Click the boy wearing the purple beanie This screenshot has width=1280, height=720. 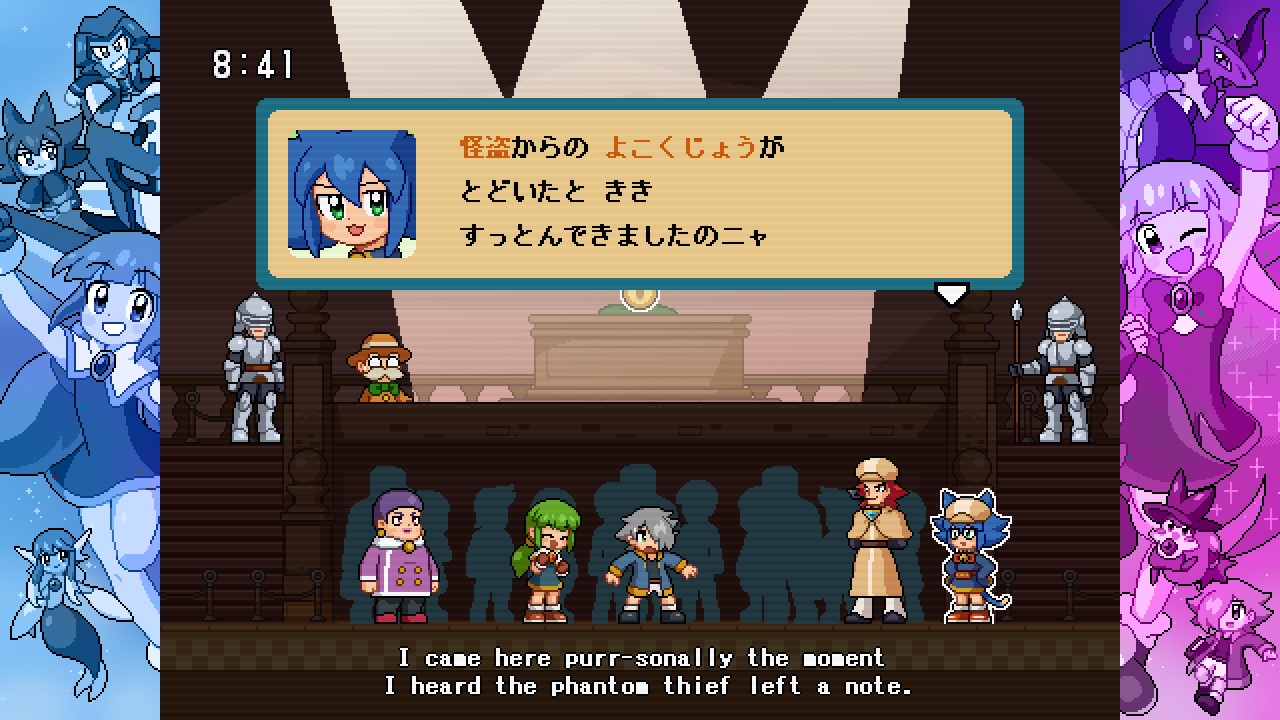400,550
